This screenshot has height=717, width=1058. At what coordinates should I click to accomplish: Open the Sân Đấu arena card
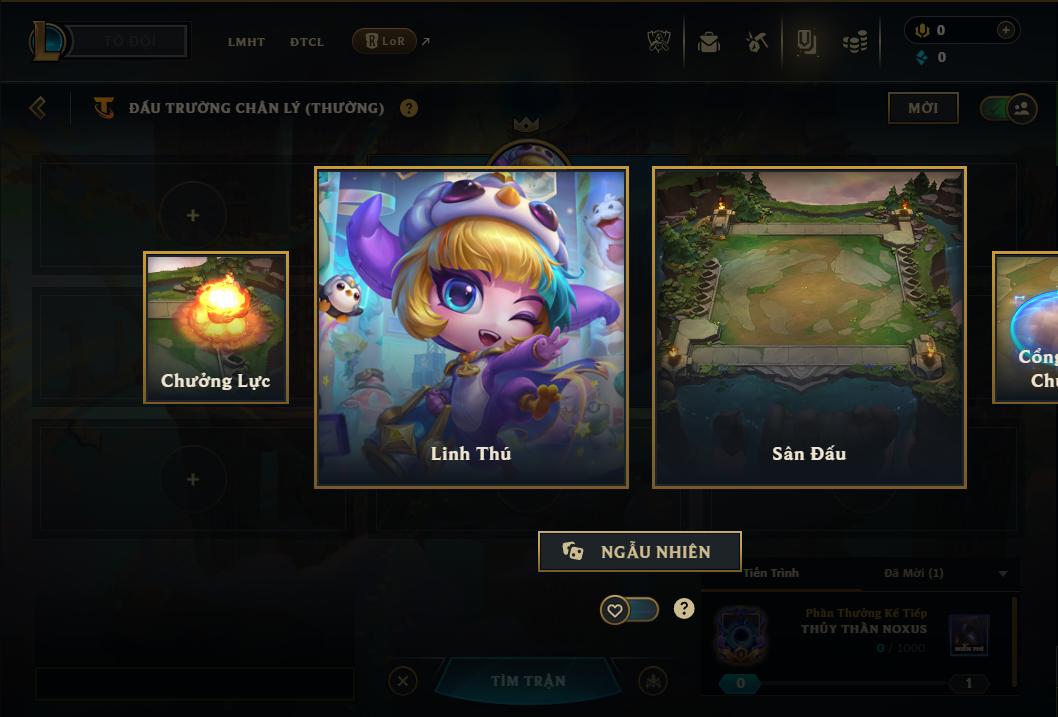coord(809,327)
